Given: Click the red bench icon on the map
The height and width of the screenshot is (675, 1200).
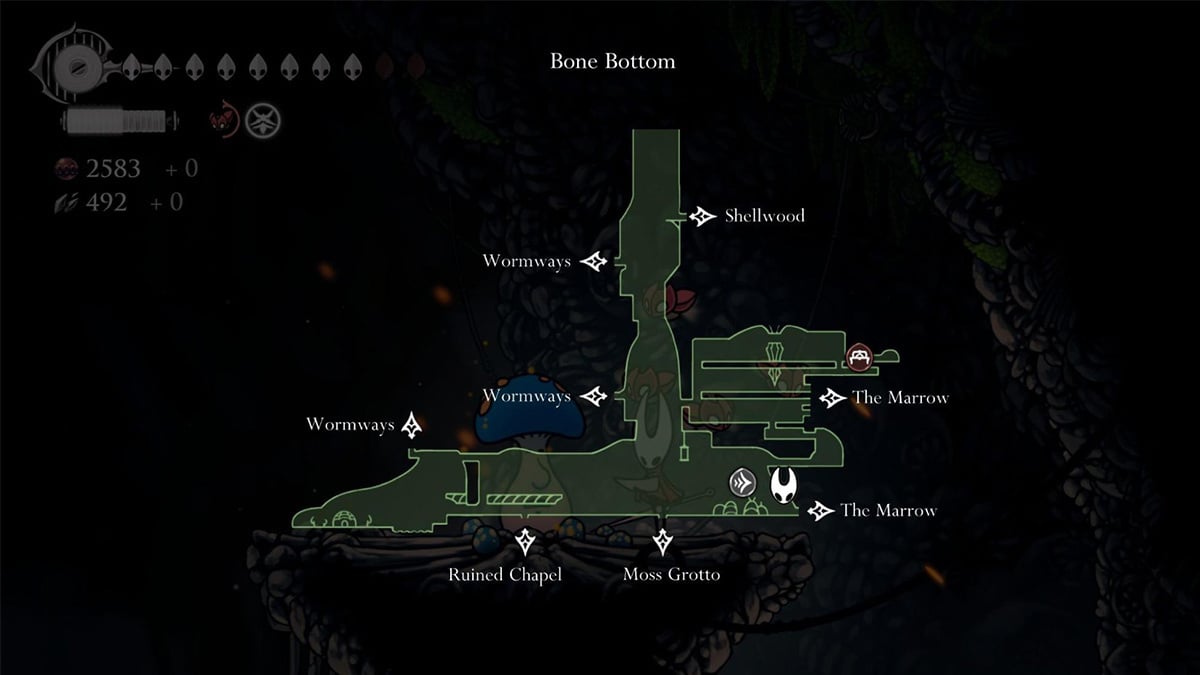Looking at the screenshot, I should click(859, 356).
